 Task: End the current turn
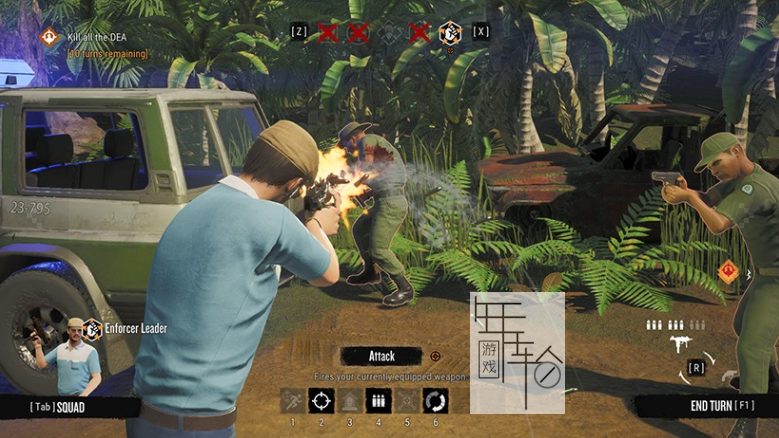[706, 406]
